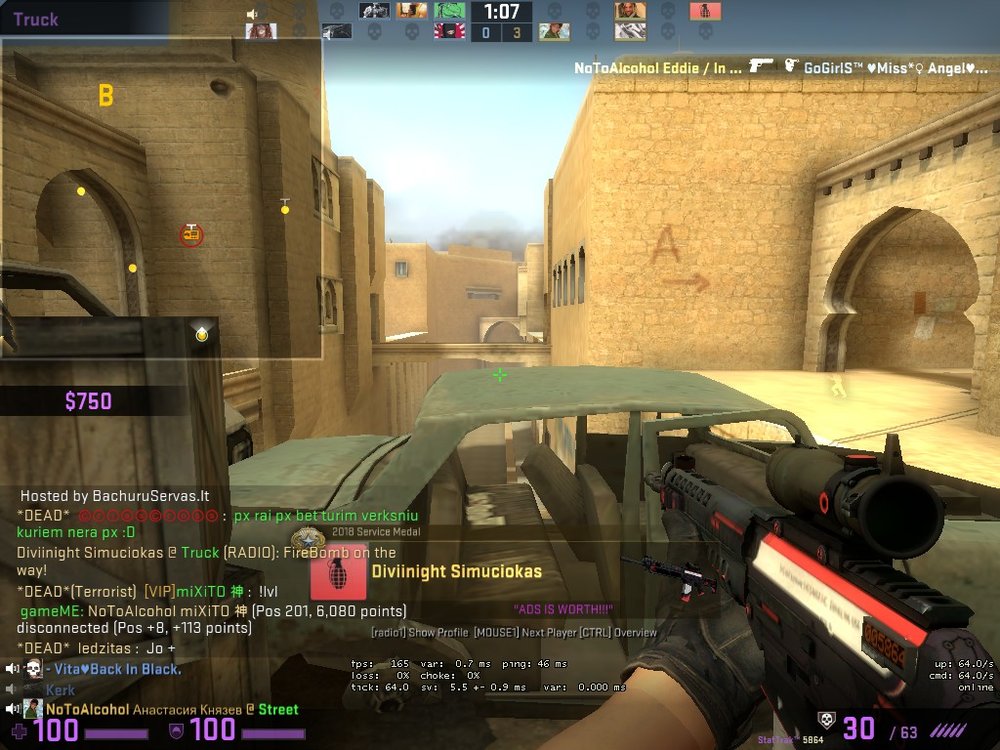Open Diviinight Simuciokas's grenade avatar in spectator panel
The image size is (1000, 750).
[338, 573]
